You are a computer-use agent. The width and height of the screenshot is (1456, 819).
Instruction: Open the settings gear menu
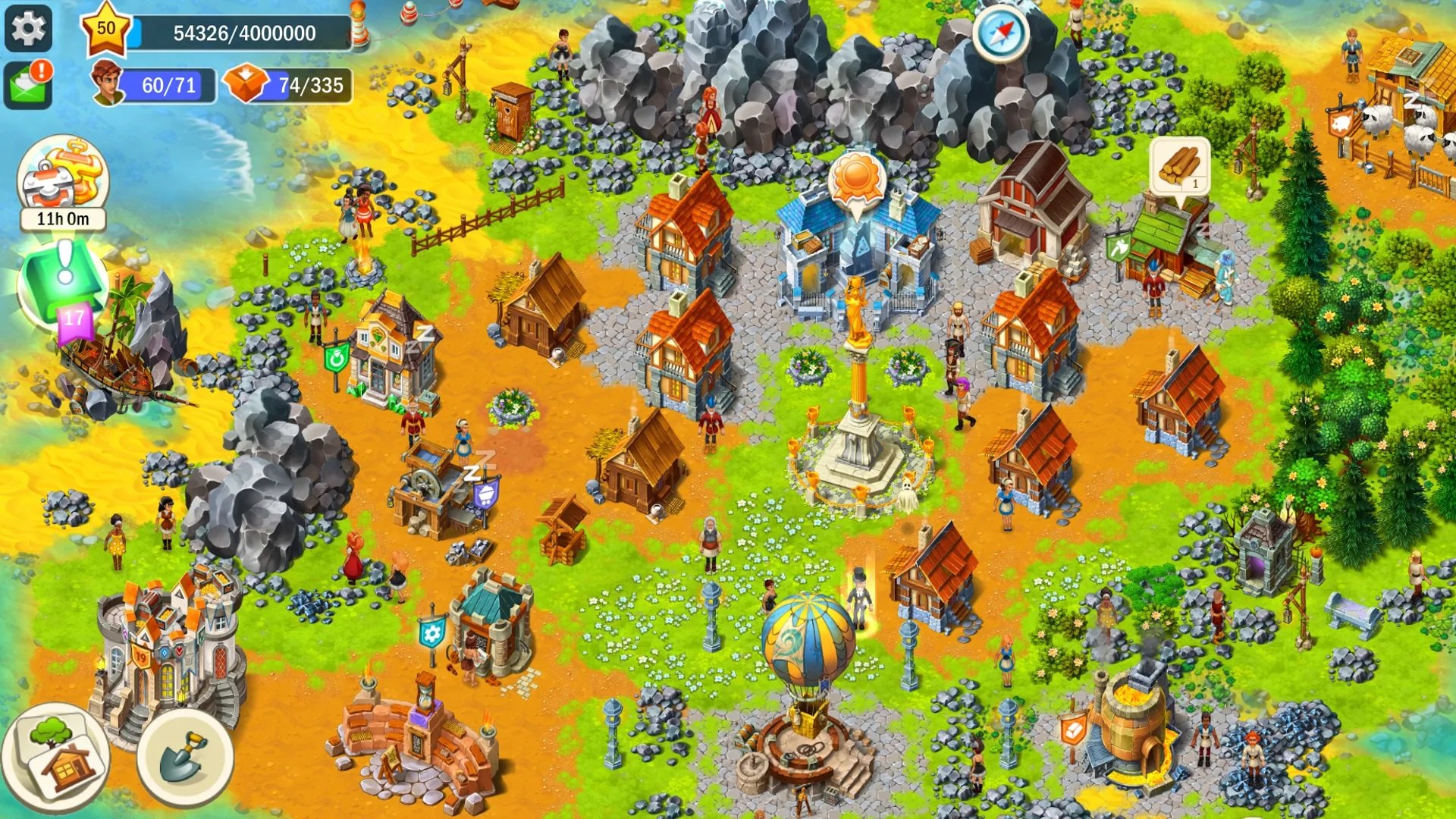click(x=29, y=29)
